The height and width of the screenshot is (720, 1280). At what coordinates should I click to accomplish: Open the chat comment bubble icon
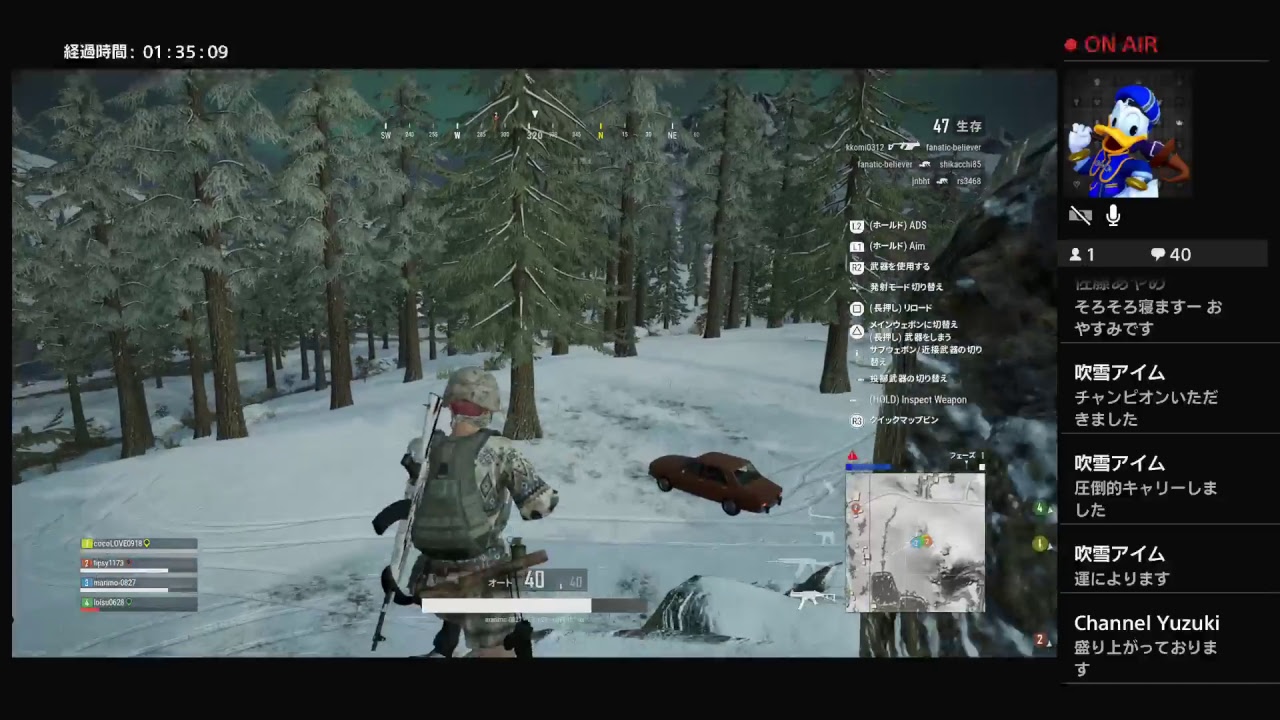[x=1157, y=254]
